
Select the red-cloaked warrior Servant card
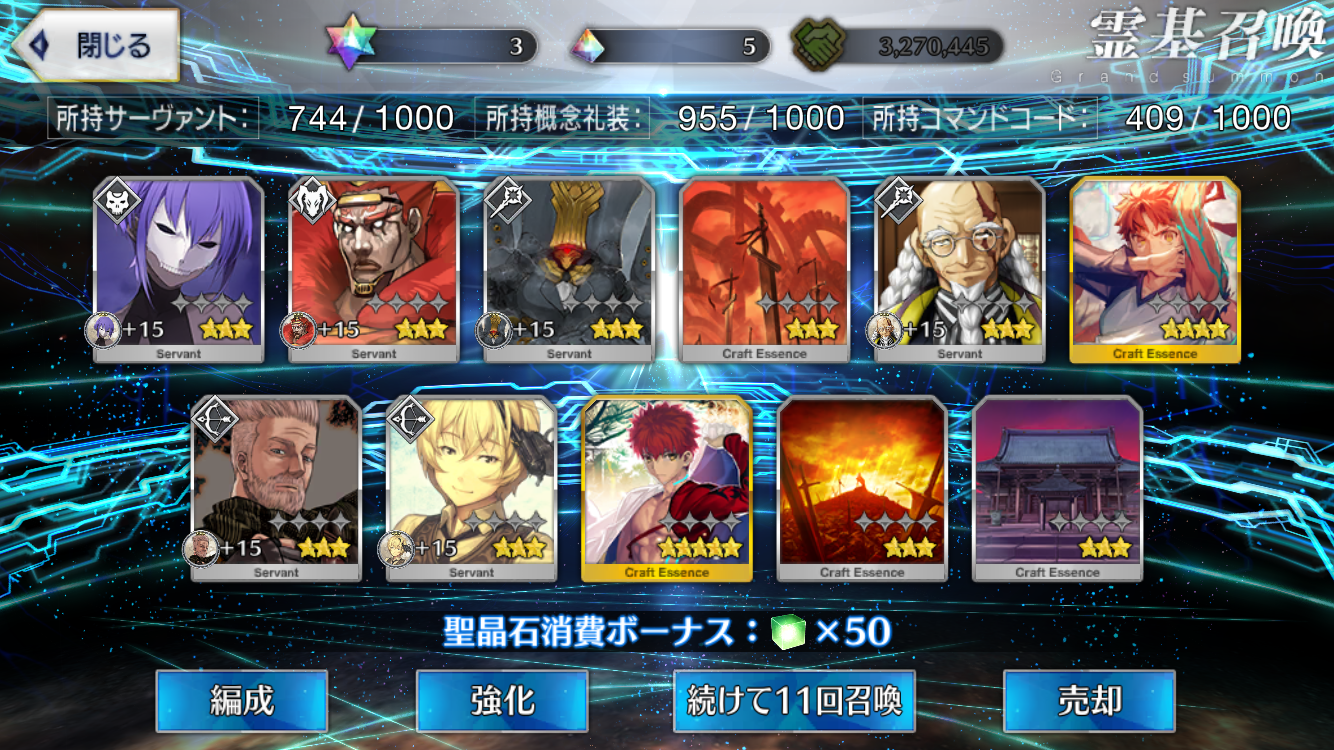pos(374,269)
